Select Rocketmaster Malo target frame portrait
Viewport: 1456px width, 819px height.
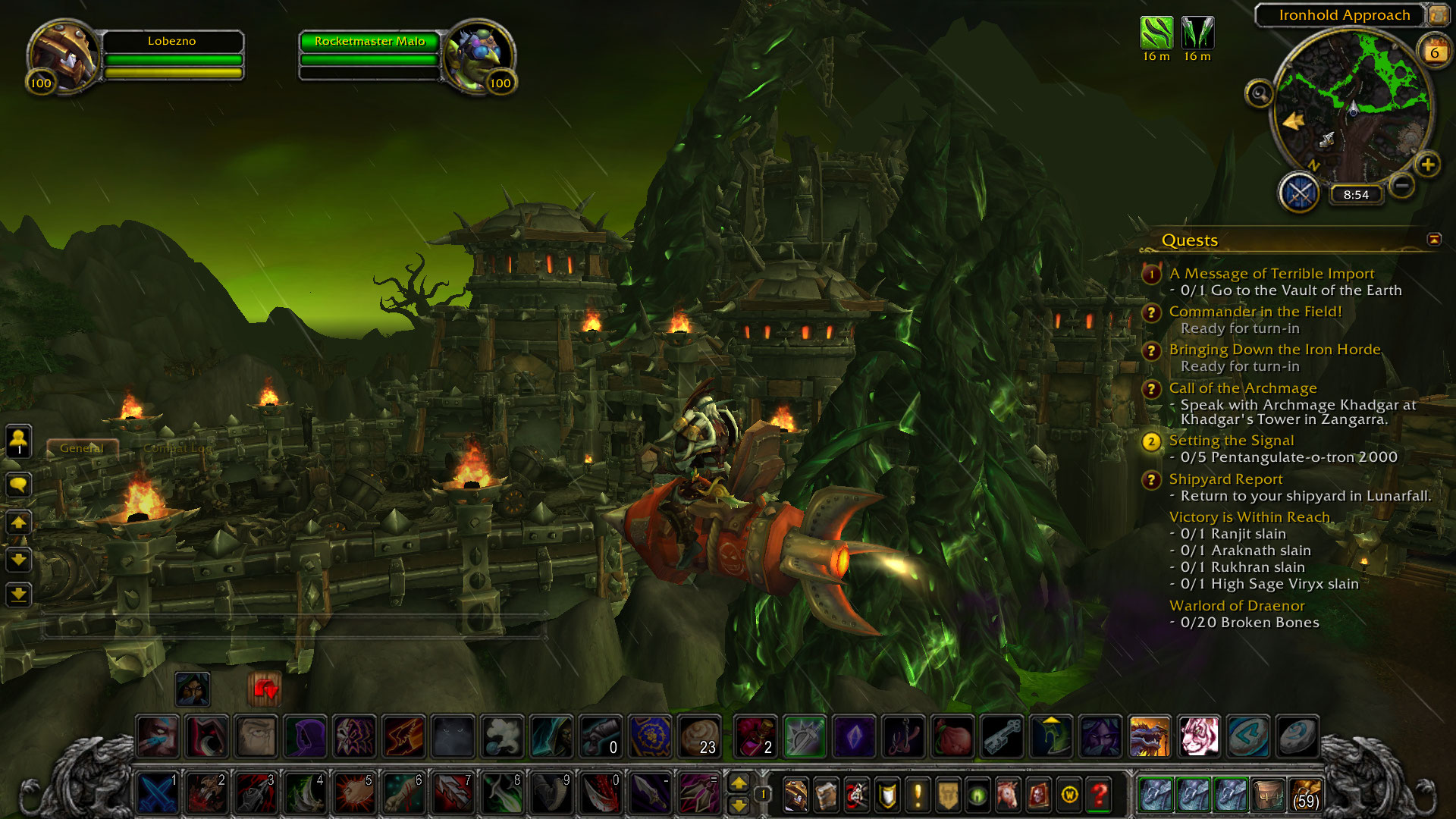pos(479,56)
